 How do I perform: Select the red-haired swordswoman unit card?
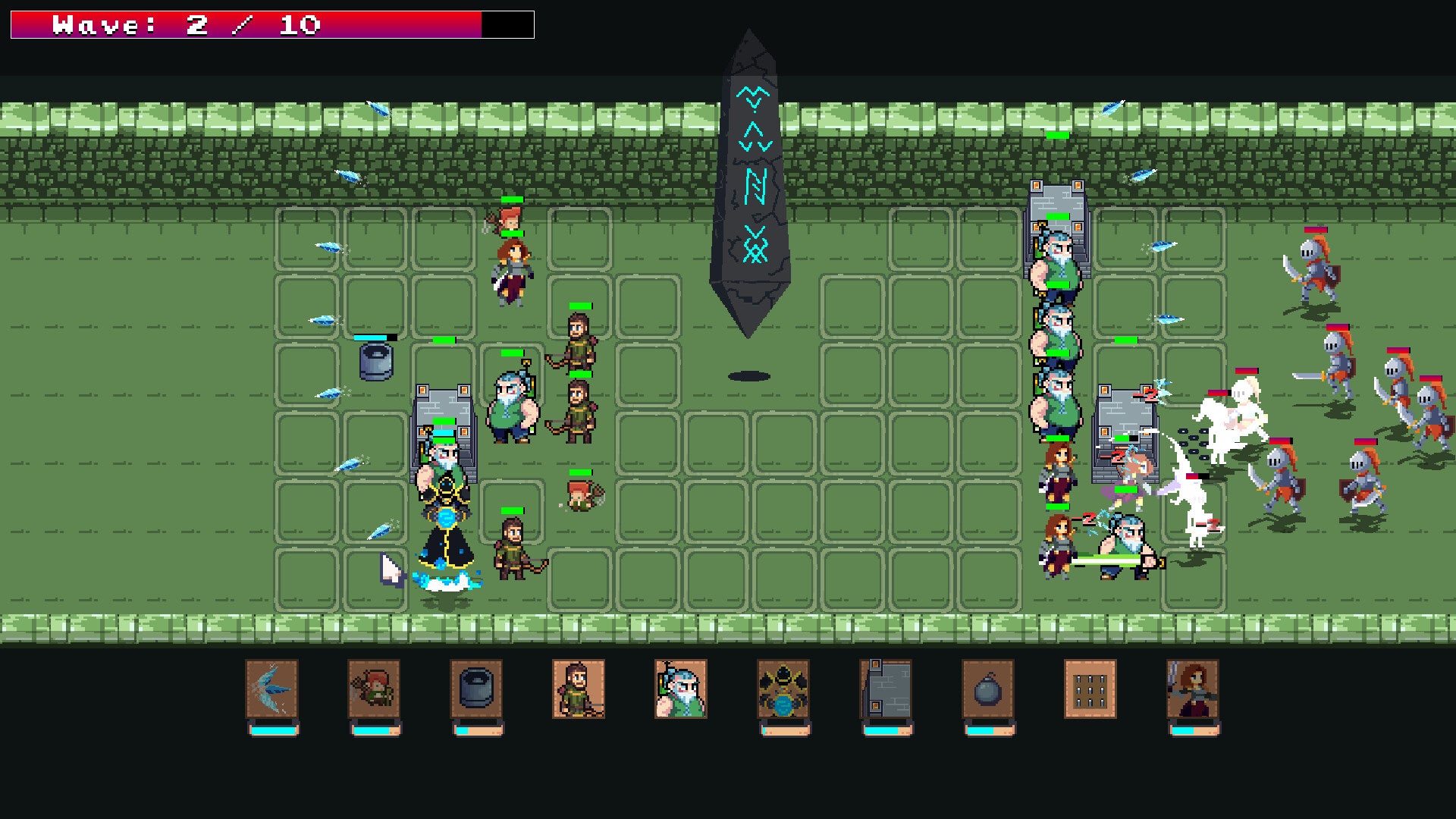tap(1193, 689)
